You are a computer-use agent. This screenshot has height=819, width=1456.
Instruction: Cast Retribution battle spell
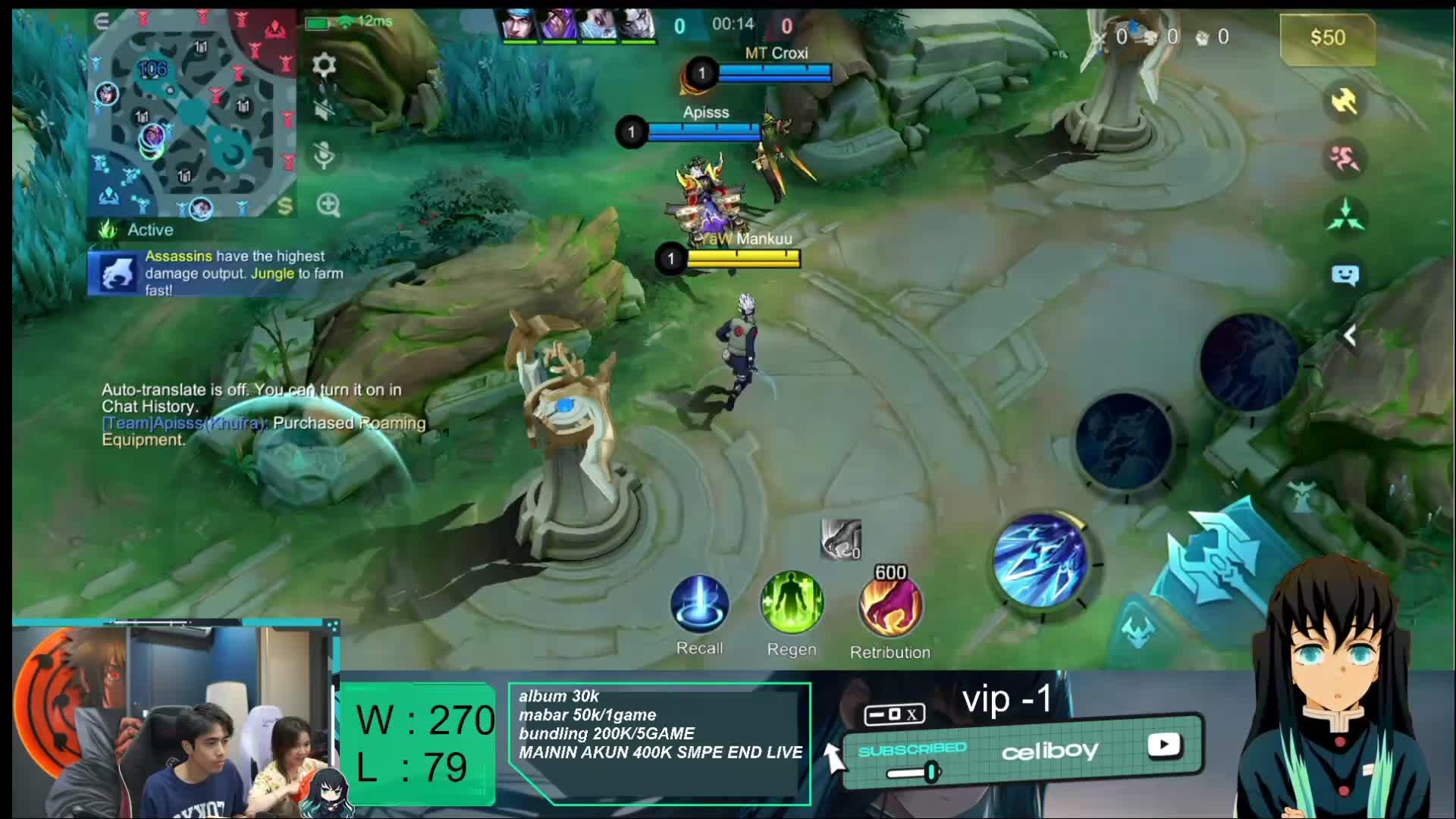(x=890, y=607)
